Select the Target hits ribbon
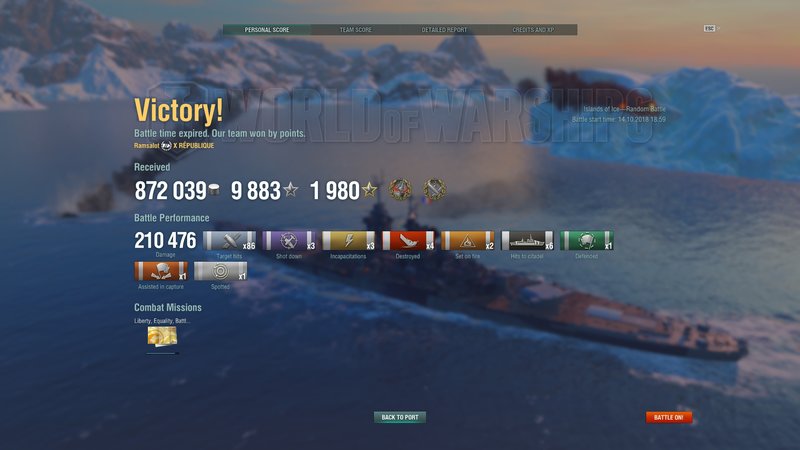Viewport: 800px width, 450px height. click(229, 241)
